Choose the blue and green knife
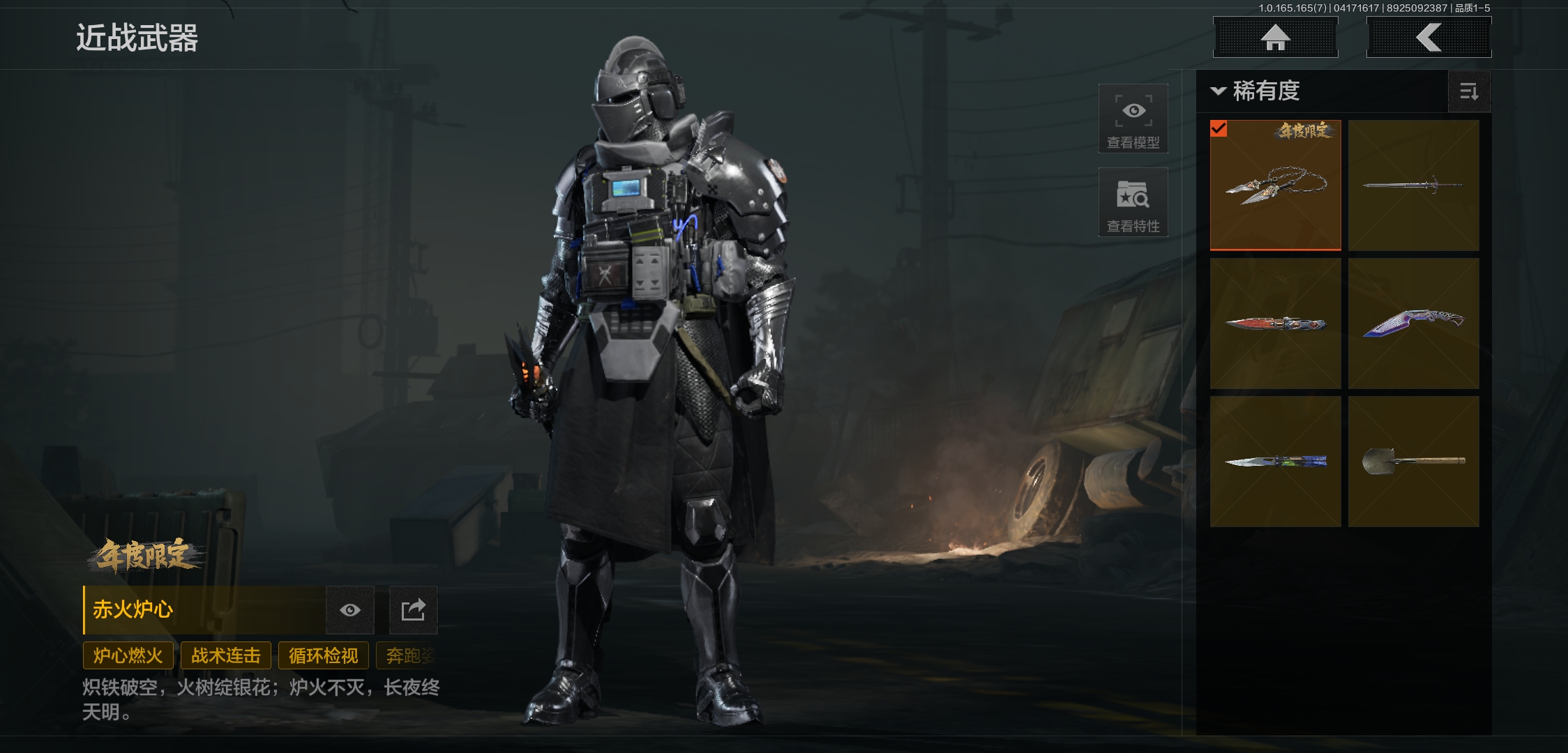1568x753 pixels. pyautogui.click(x=1275, y=462)
